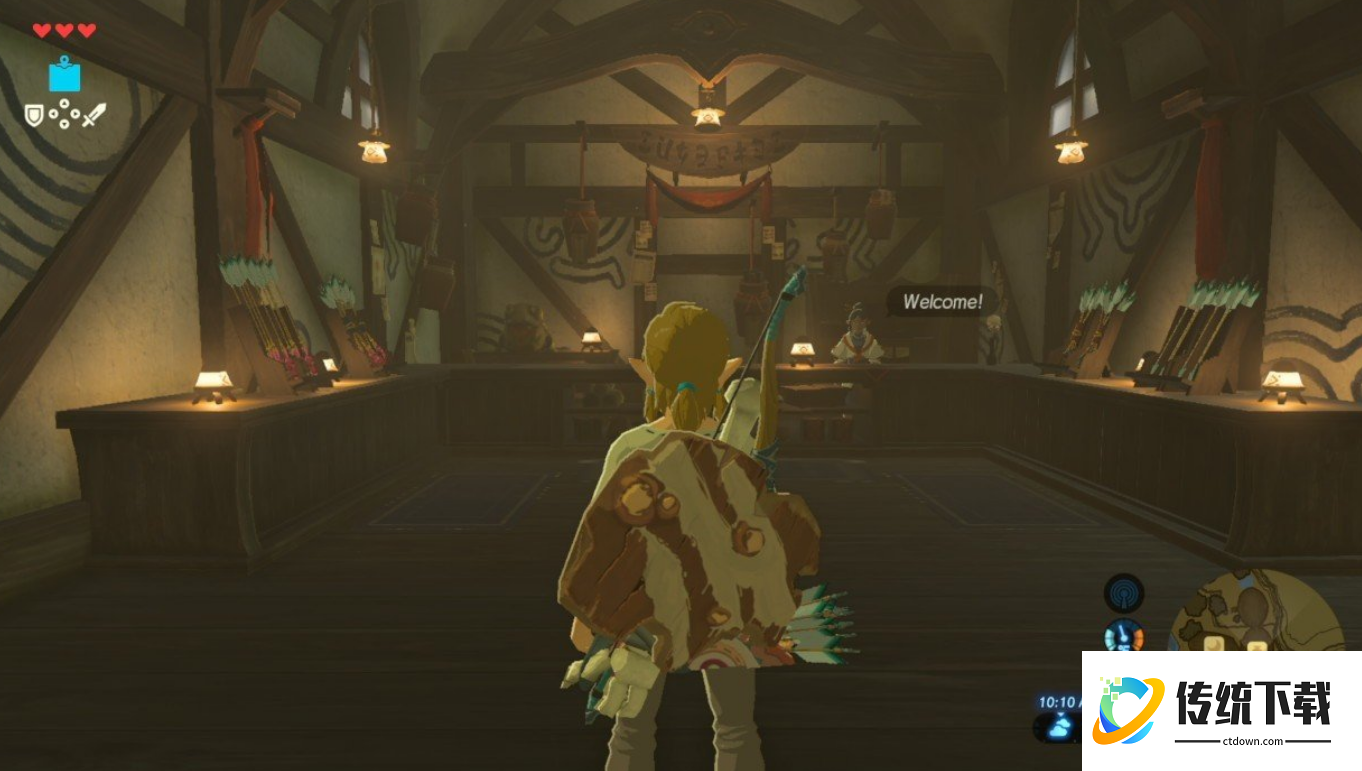
Task: Check the temperature gauge dial
Action: tap(1123, 635)
